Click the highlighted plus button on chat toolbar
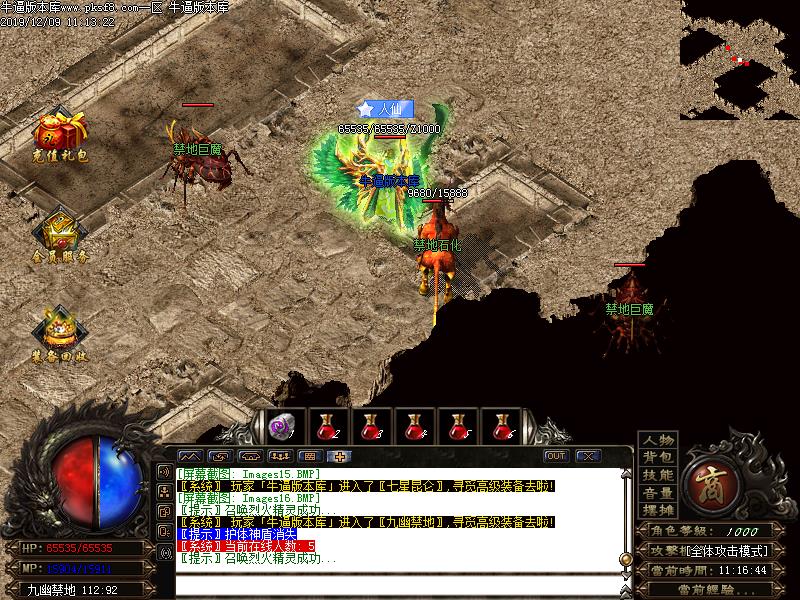The width and height of the screenshot is (800, 600). (x=341, y=456)
